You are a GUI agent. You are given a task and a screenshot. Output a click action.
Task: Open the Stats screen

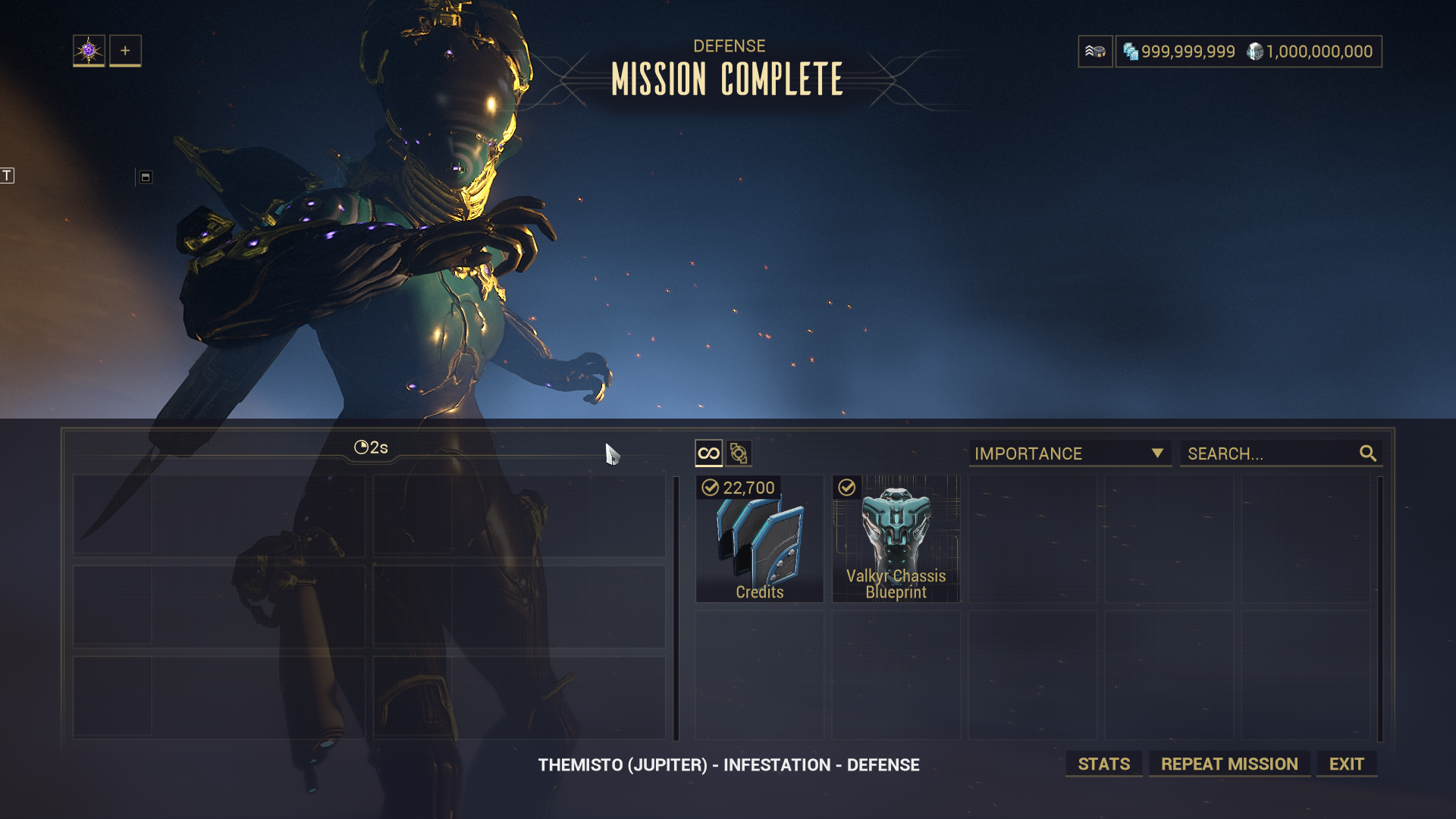(1103, 764)
